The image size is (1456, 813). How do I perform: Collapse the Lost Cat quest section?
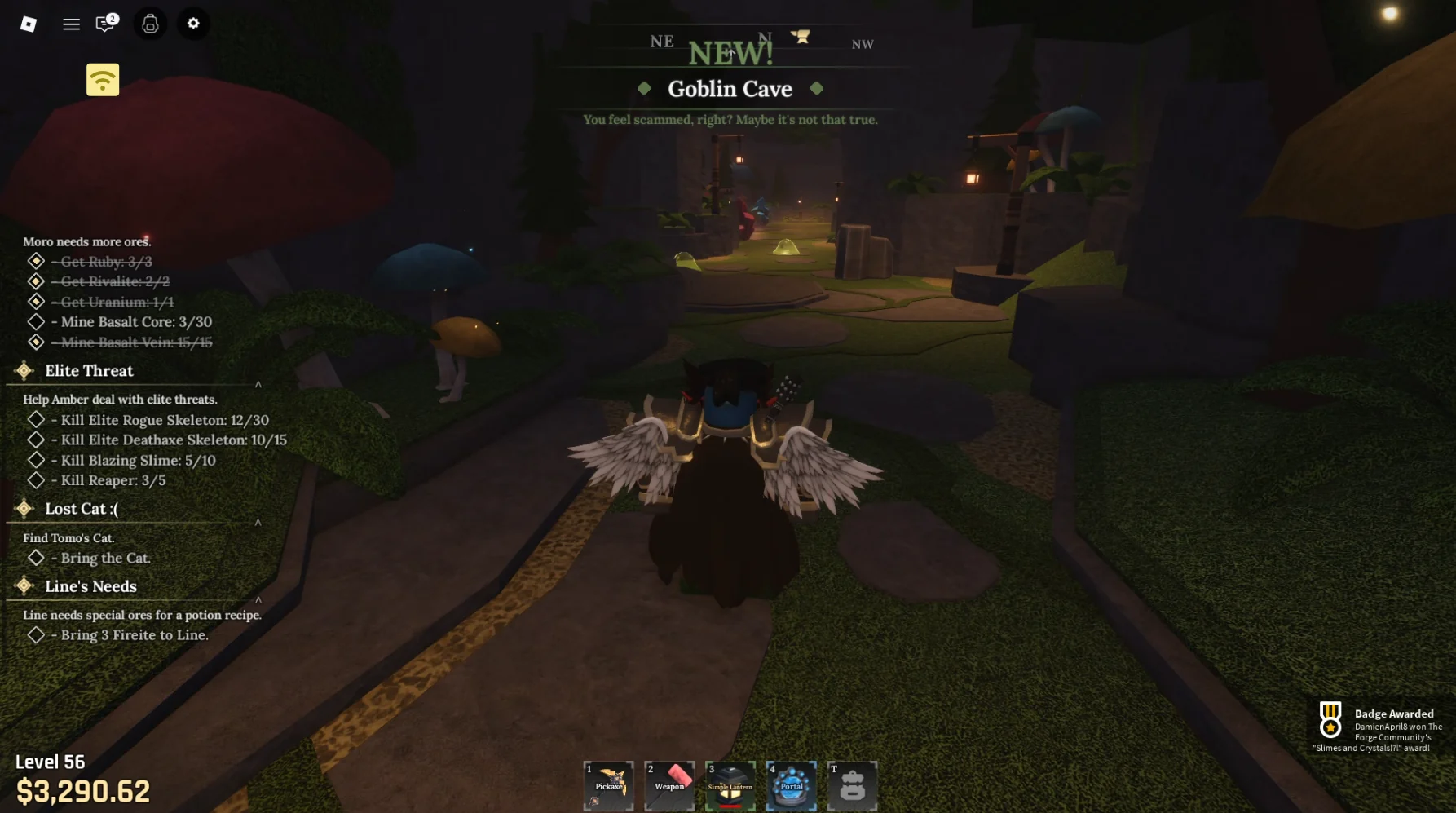point(258,521)
